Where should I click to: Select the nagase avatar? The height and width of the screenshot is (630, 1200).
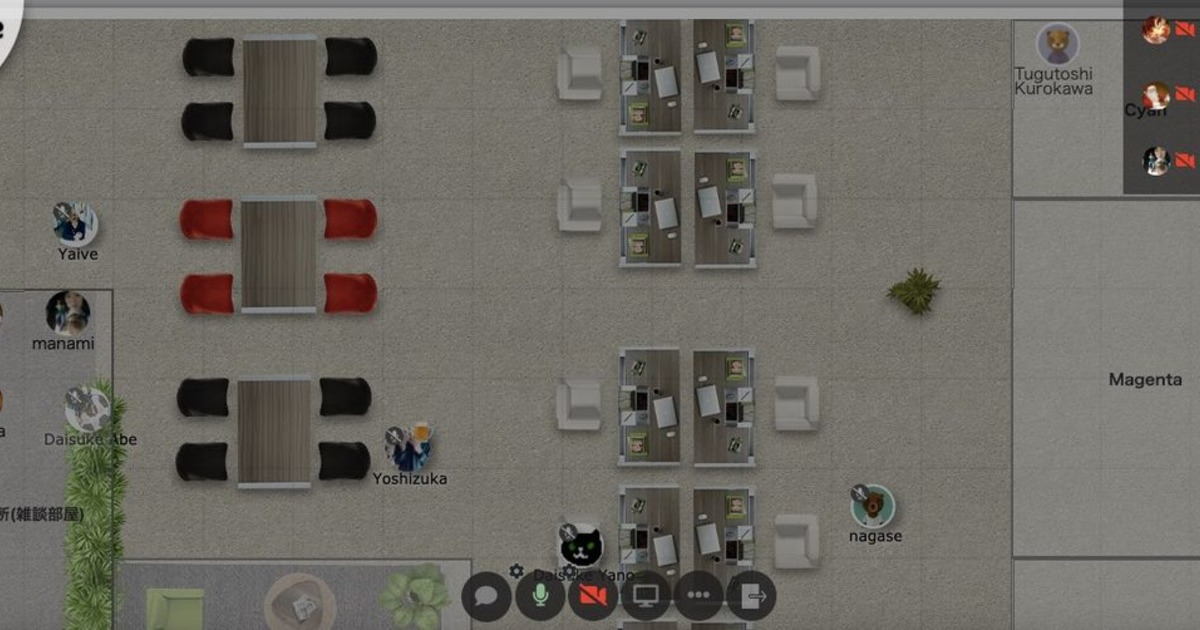(x=873, y=506)
